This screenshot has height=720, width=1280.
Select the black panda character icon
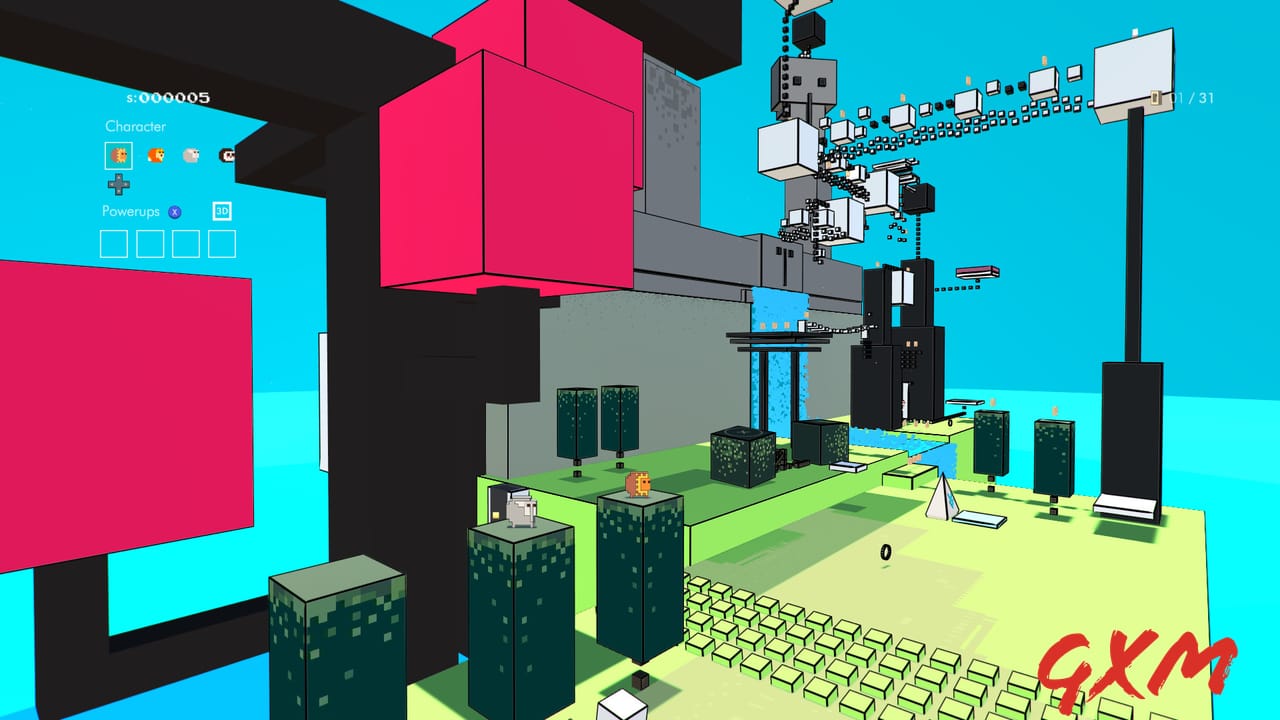pos(227,156)
